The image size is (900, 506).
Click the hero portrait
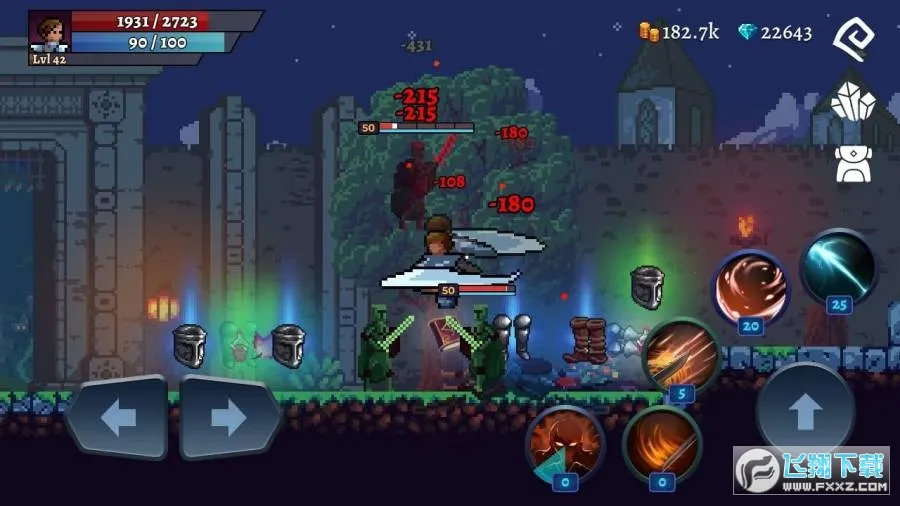tap(50, 32)
